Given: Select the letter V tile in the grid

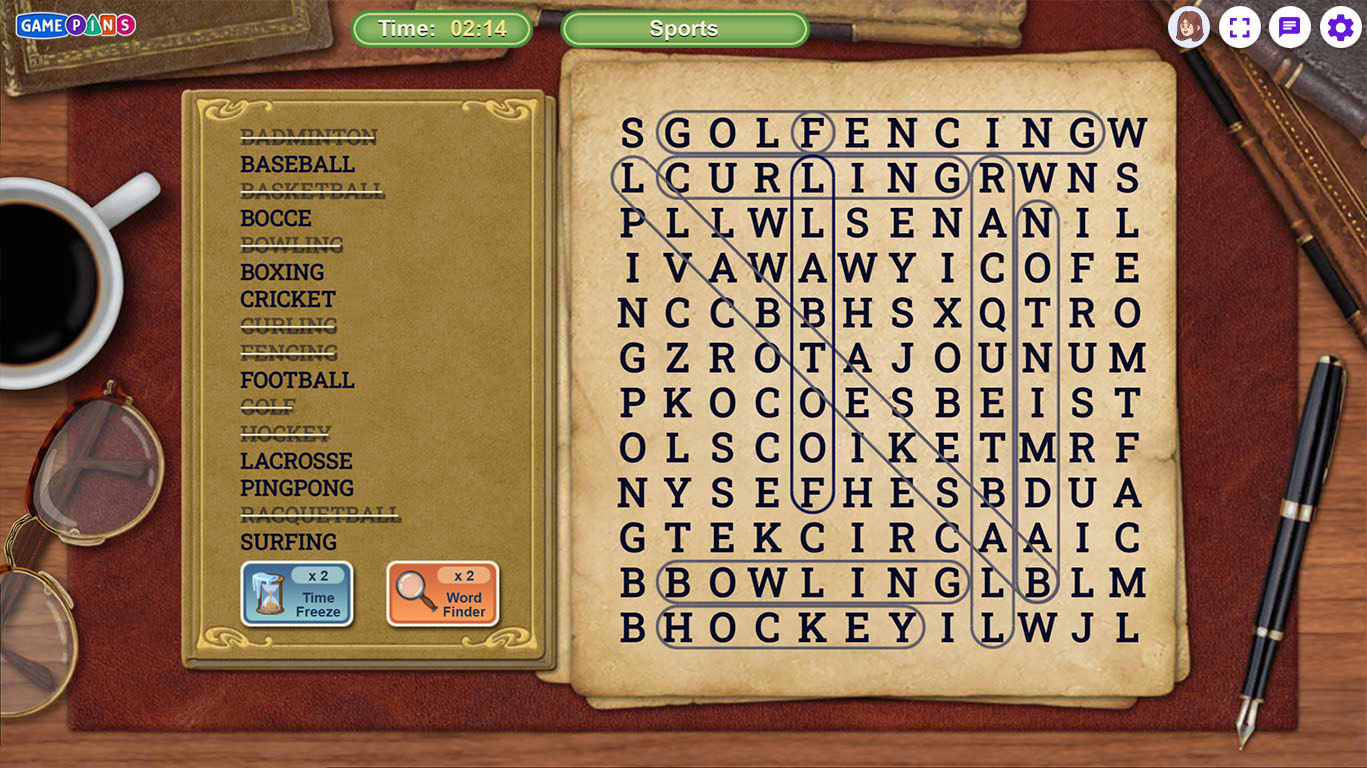Looking at the screenshot, I should pos(677,268).
